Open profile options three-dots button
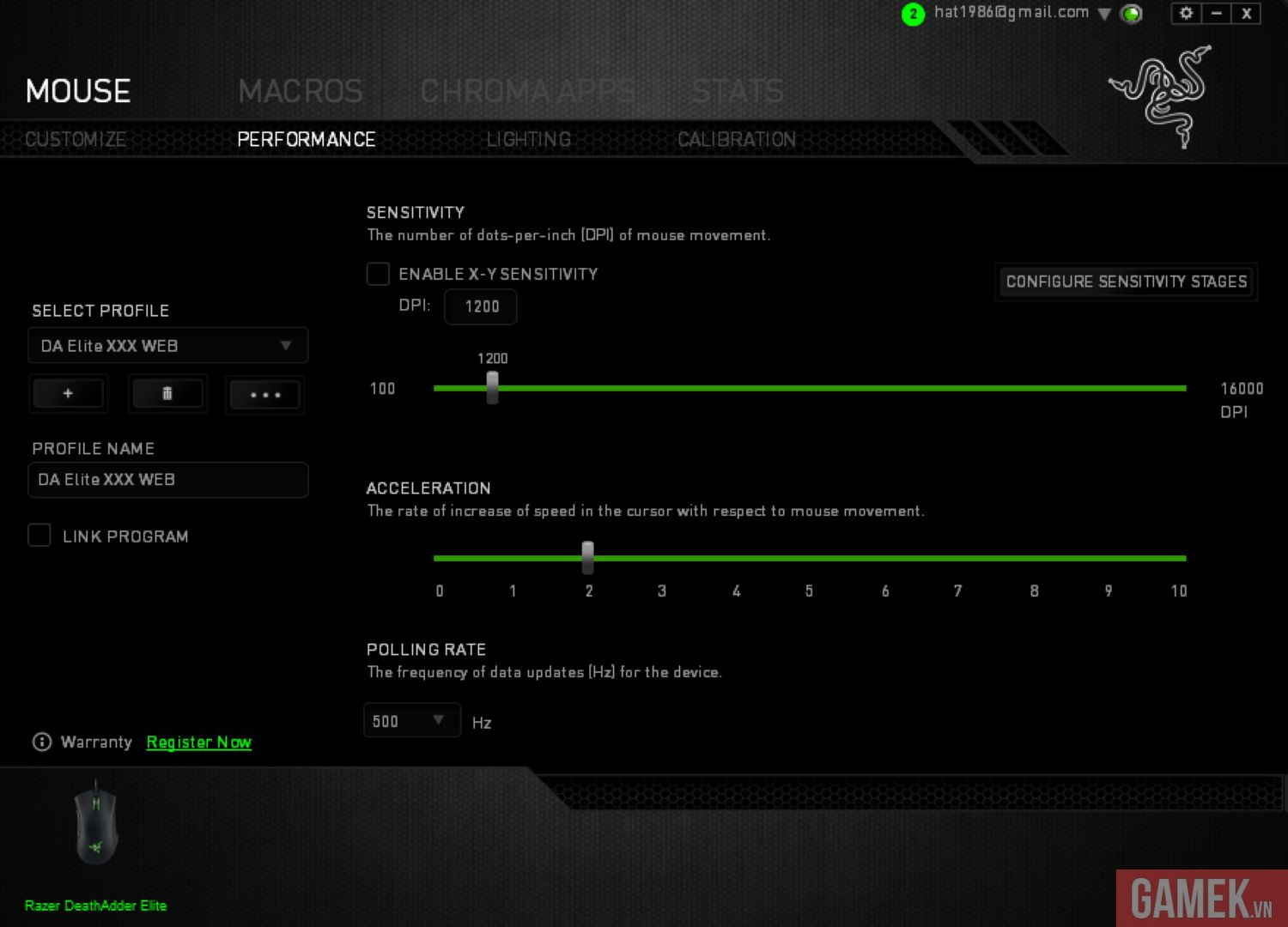1288x927 pixels. coord(264,395)
